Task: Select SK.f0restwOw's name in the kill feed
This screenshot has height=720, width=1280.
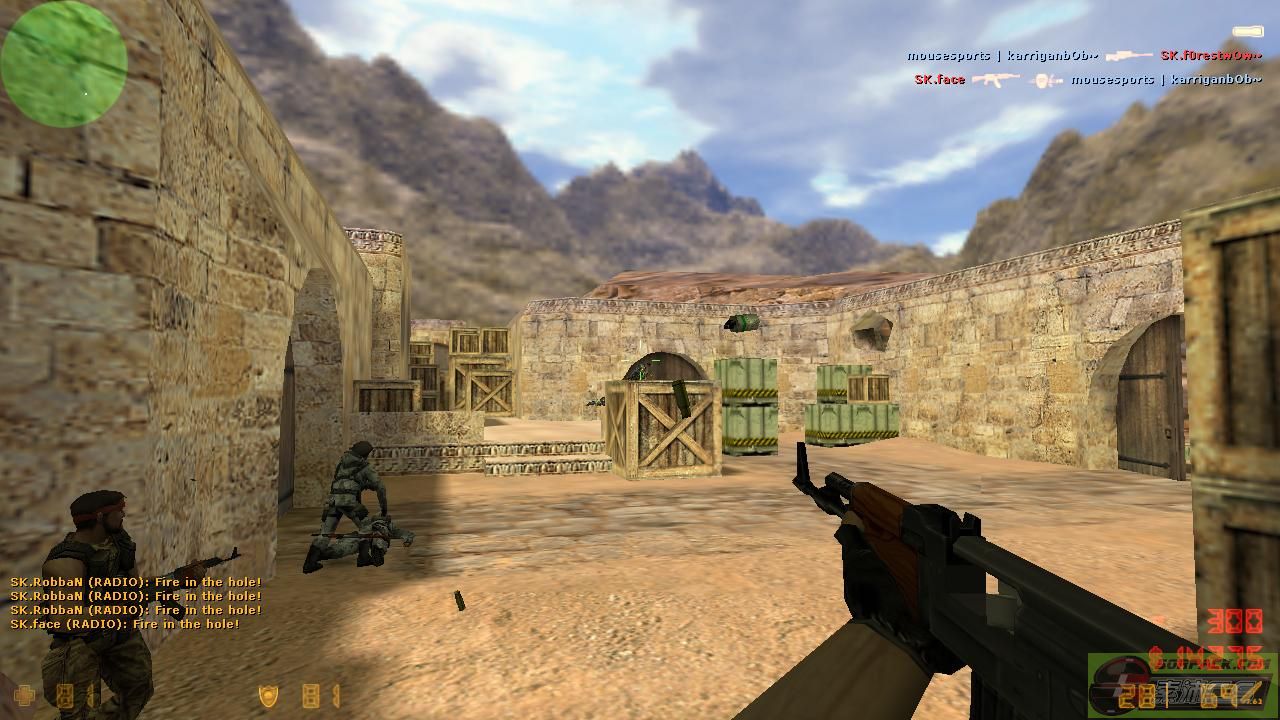Action: [x=1210, y=56]
